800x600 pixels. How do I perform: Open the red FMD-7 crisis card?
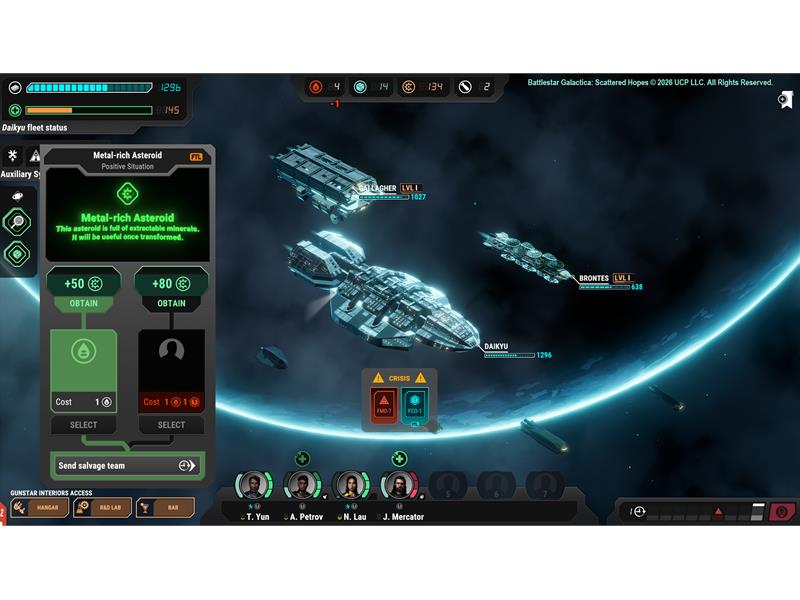384,407
